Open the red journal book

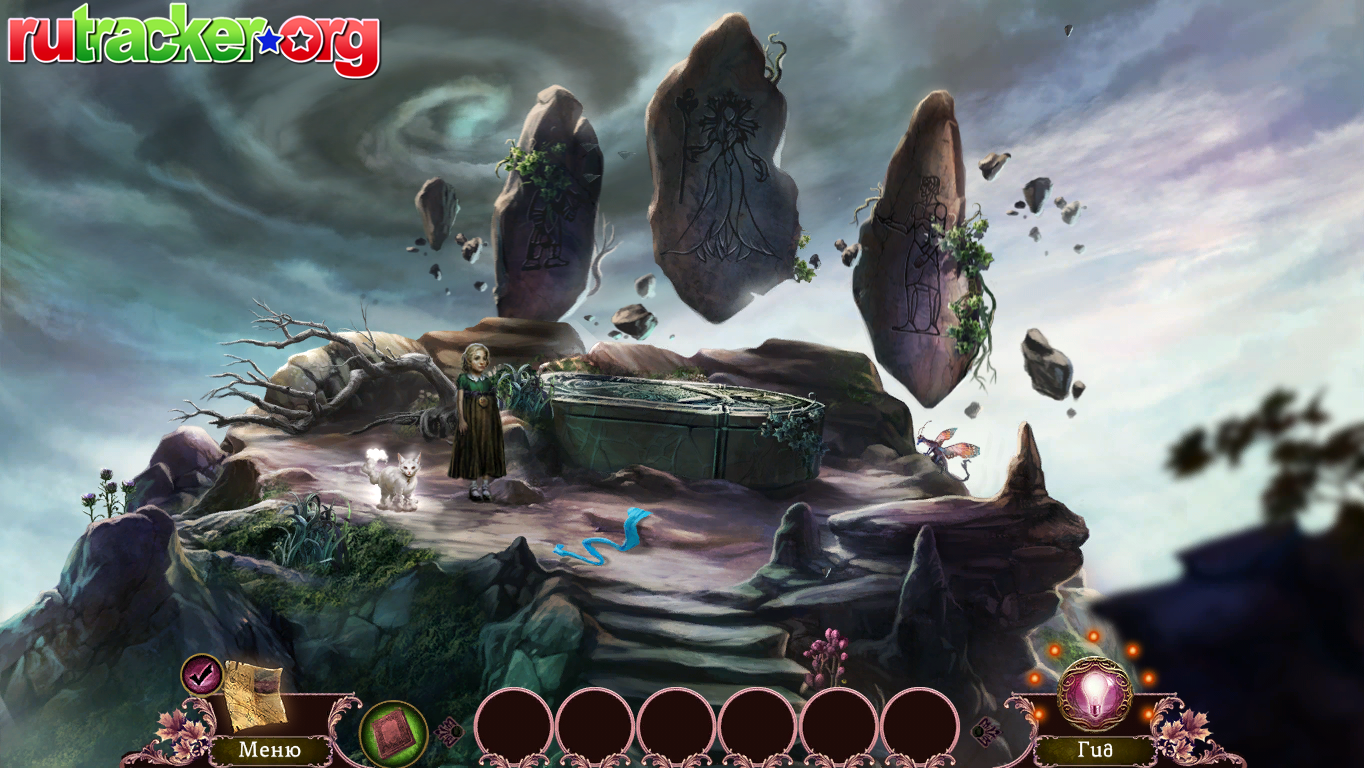[392, 733]
